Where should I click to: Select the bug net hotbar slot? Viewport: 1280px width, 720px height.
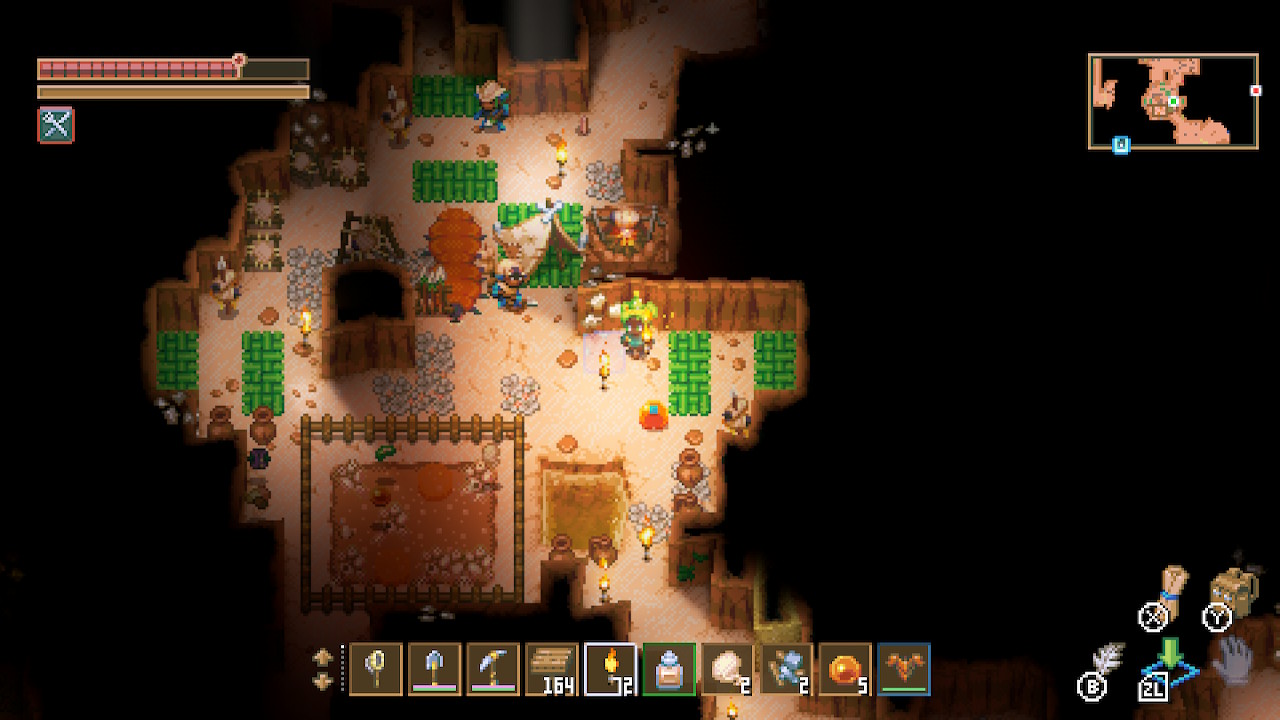(376, 668)
